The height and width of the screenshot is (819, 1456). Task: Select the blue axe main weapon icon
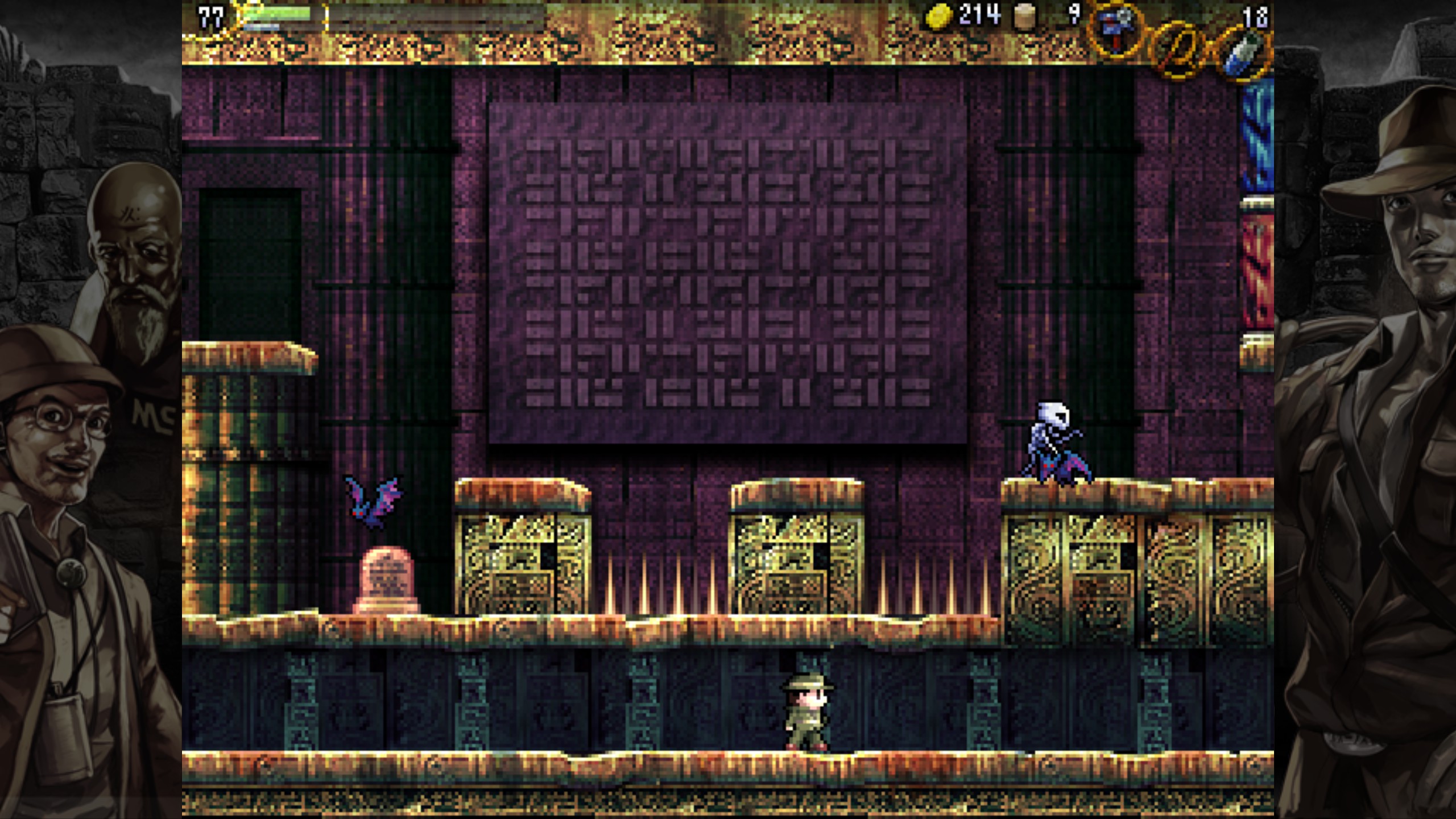[x=1115, y=28]
